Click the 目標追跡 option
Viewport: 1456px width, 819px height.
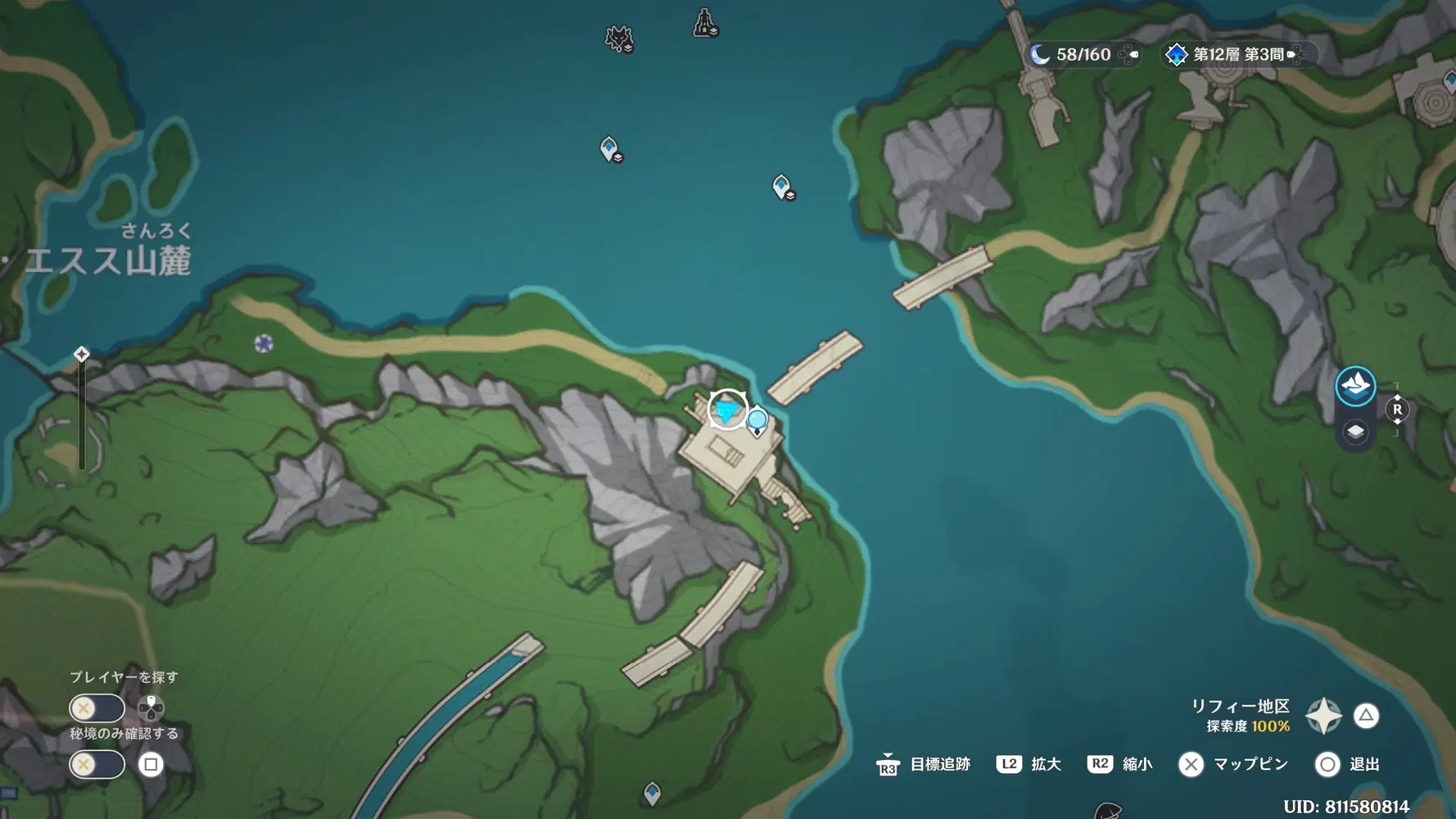click(x=924, y=764)
